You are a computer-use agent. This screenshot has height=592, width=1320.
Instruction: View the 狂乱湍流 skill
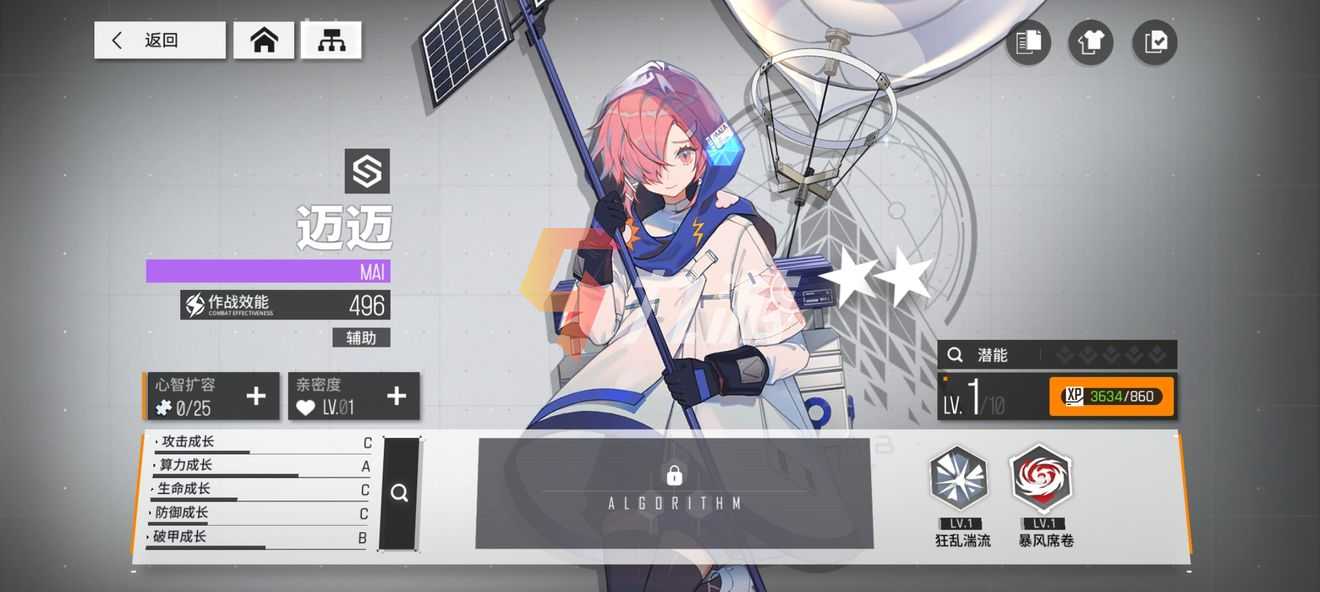(959, 479)
